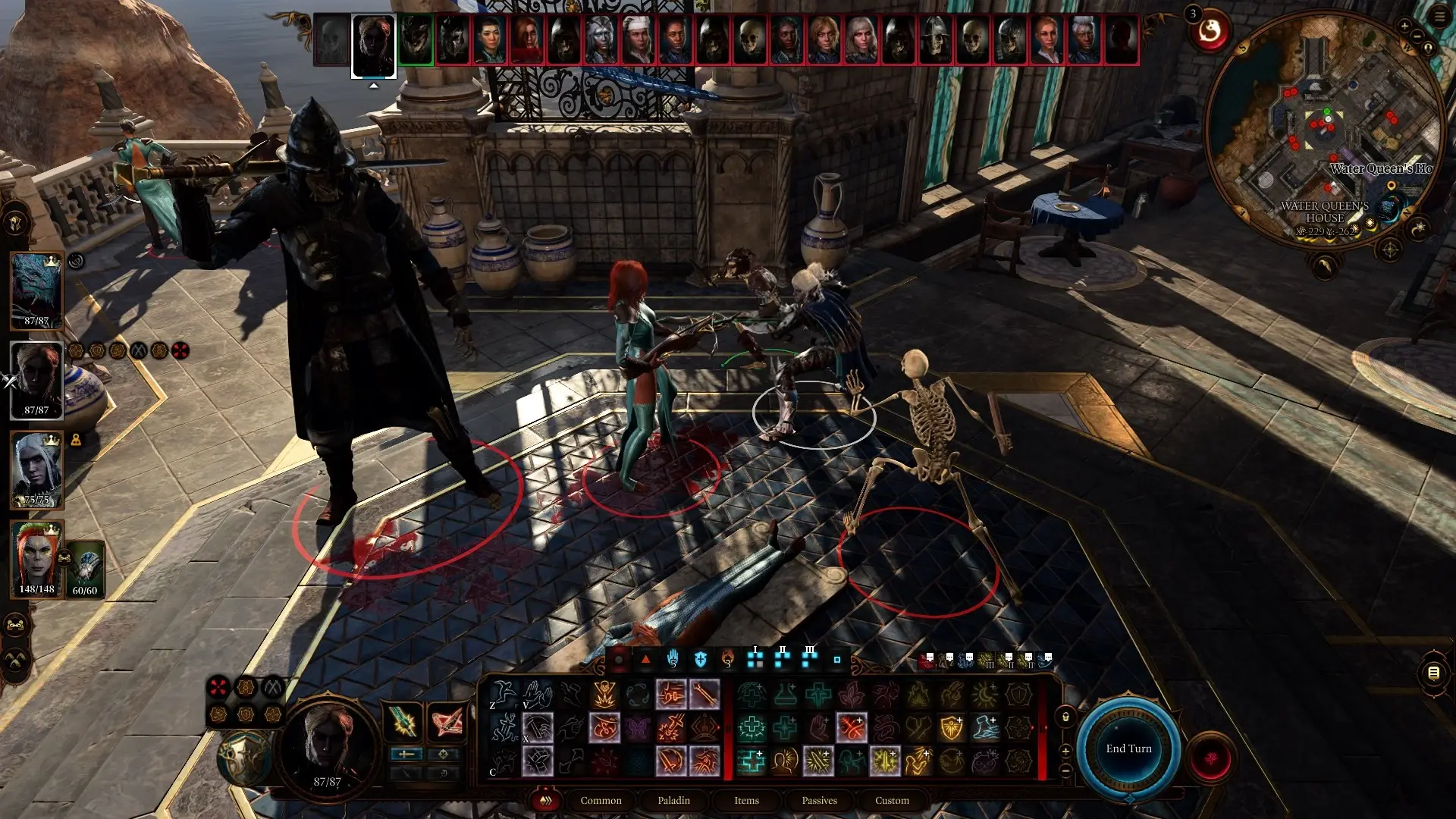Zoom in the minimap with plus button

1404,26
